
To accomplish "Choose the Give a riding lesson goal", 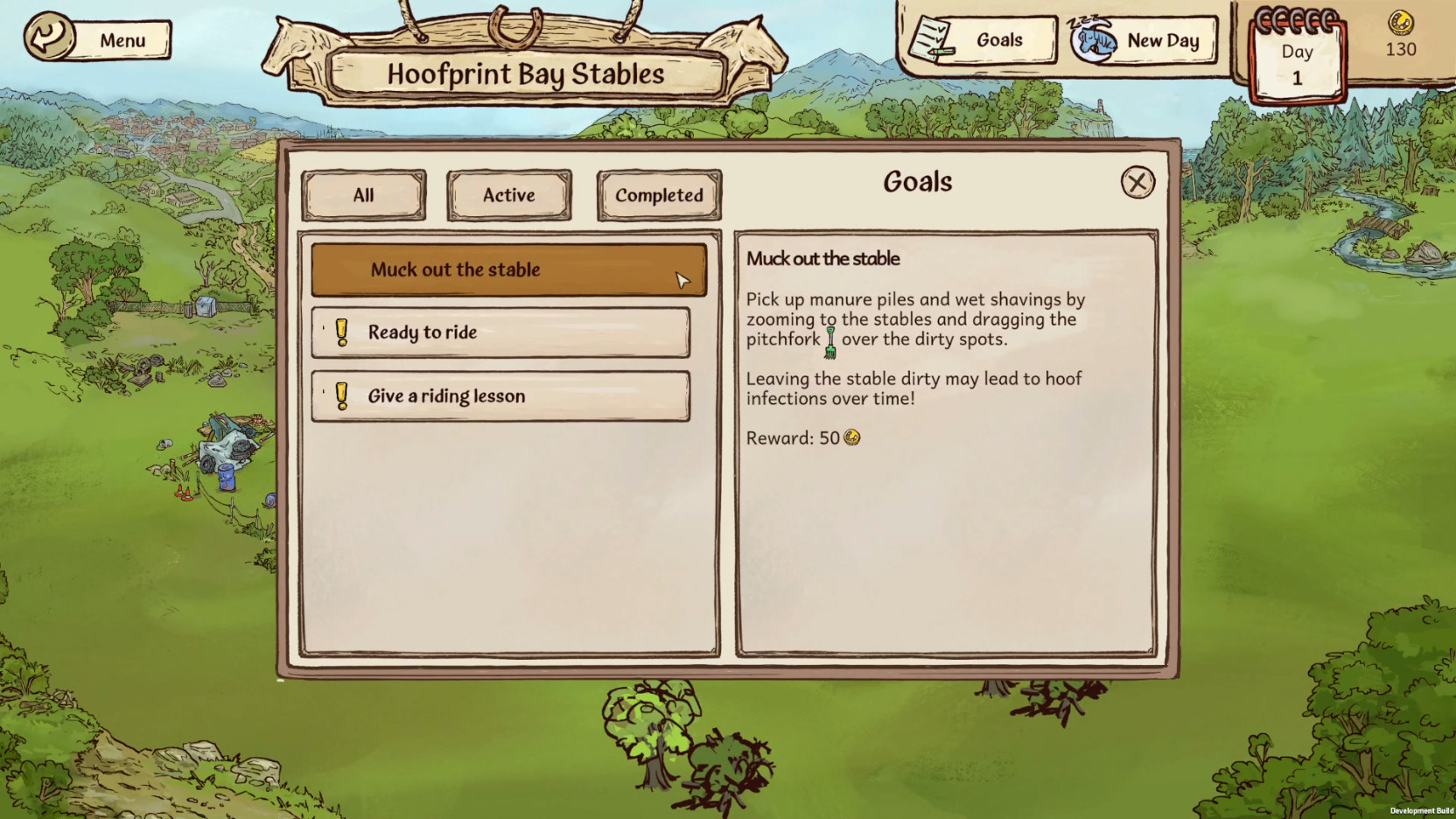I will tap(500, 396).
